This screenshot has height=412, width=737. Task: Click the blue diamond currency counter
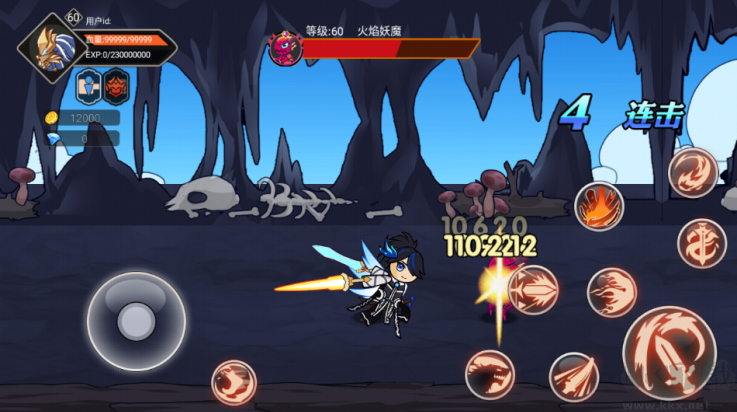coord(82,139)
